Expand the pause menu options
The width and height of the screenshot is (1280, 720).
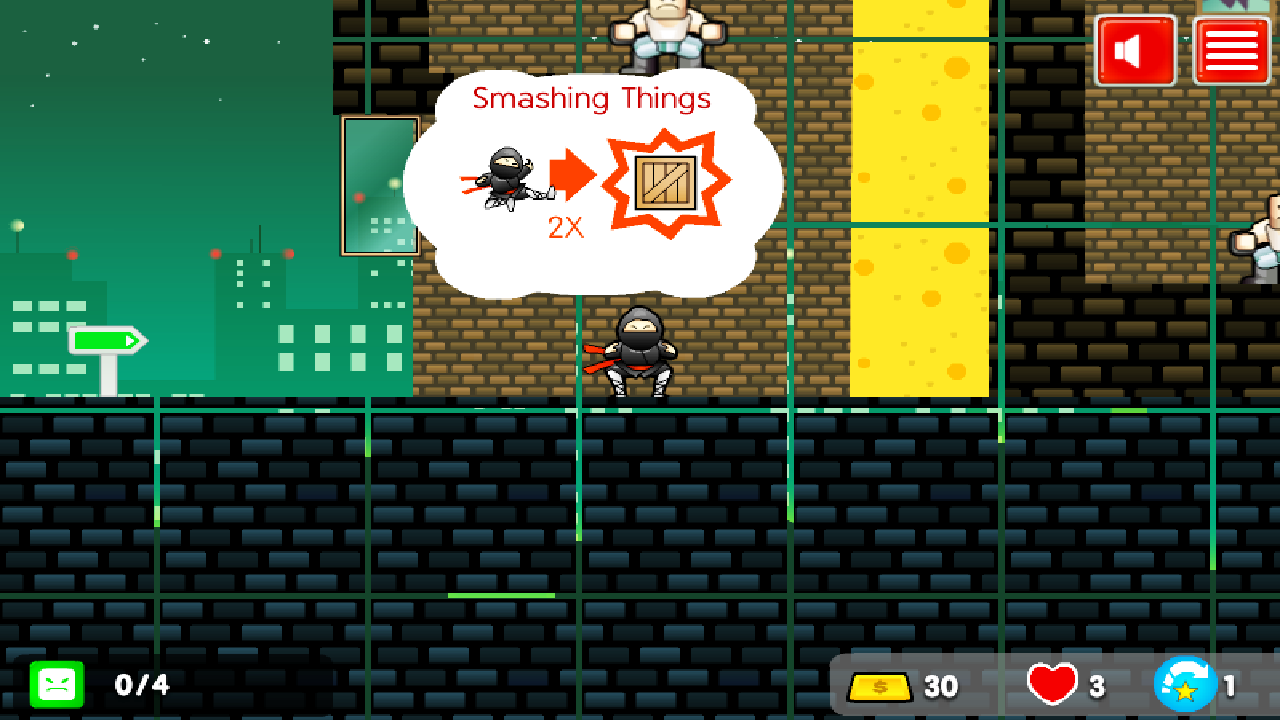(1231, 48)
